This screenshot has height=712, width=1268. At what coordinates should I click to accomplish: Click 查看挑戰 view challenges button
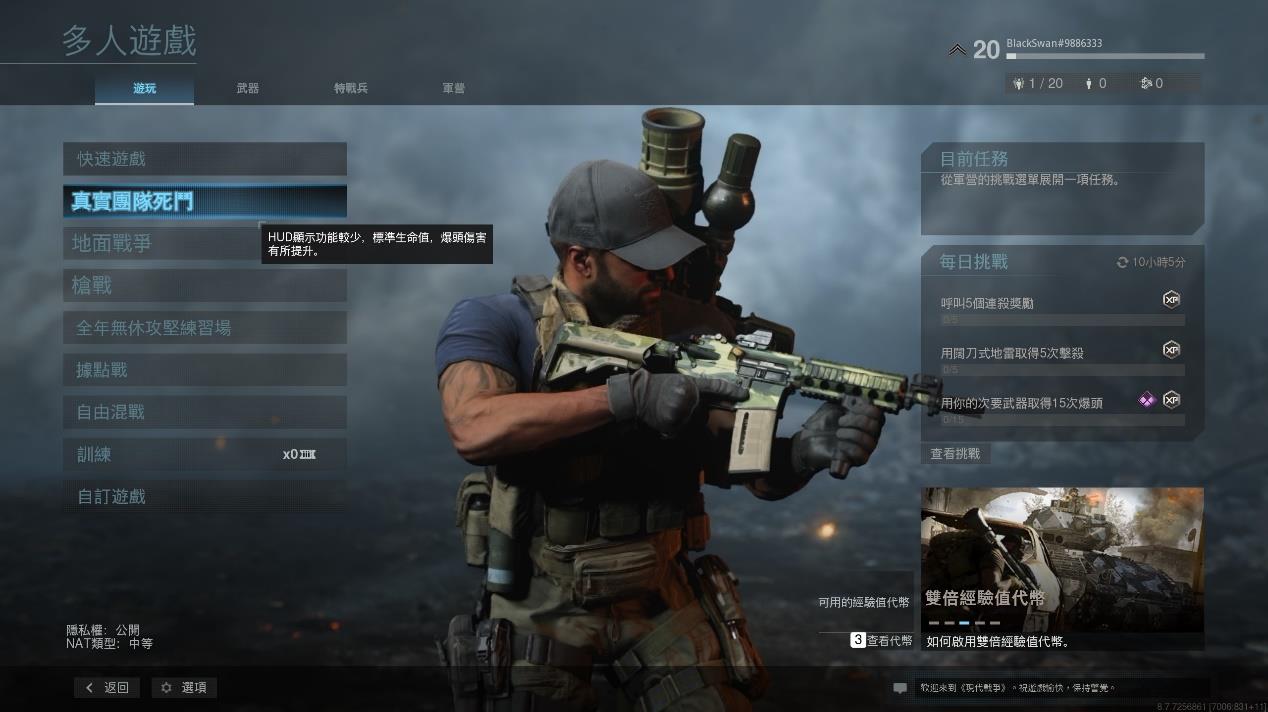[x=955, y=454]
